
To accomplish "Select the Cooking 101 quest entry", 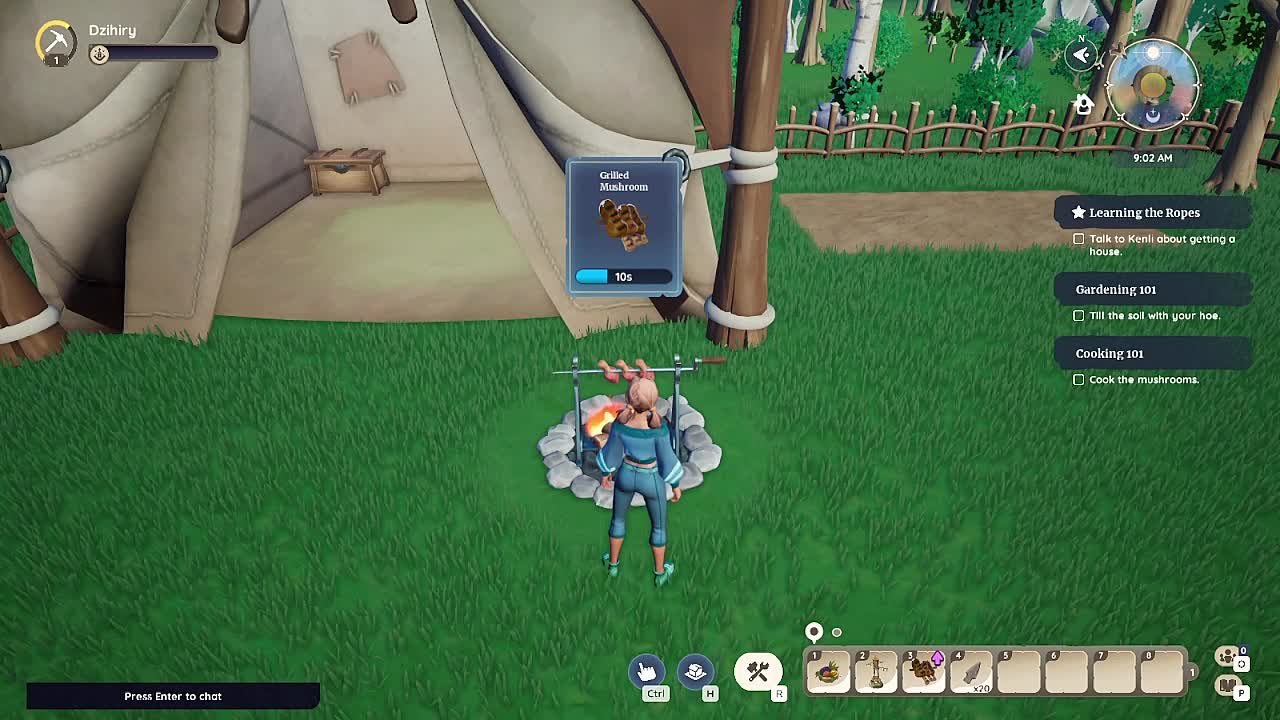I will click(x=1109, y=353).
